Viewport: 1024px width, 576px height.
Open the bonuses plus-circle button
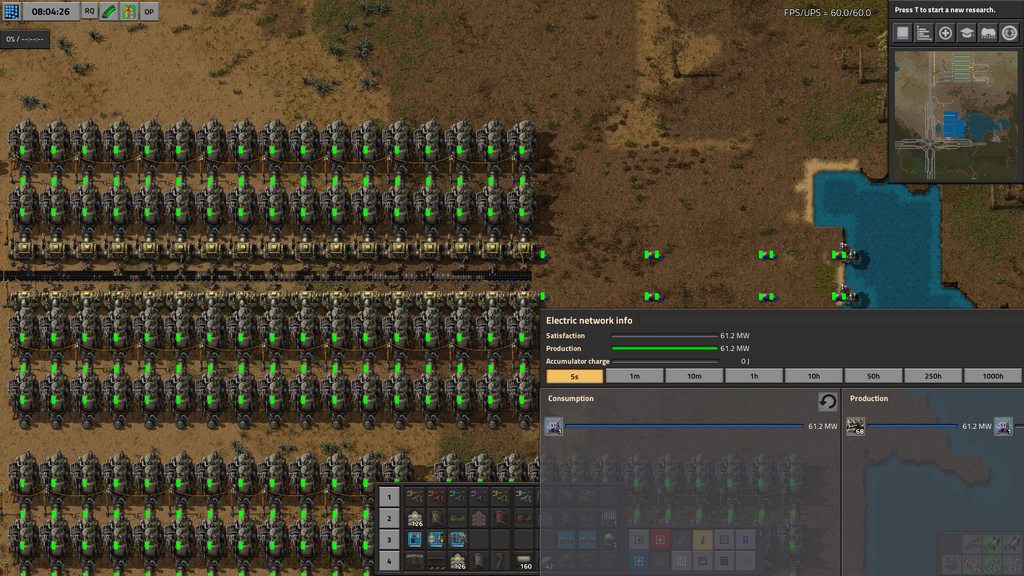(945, 33)
